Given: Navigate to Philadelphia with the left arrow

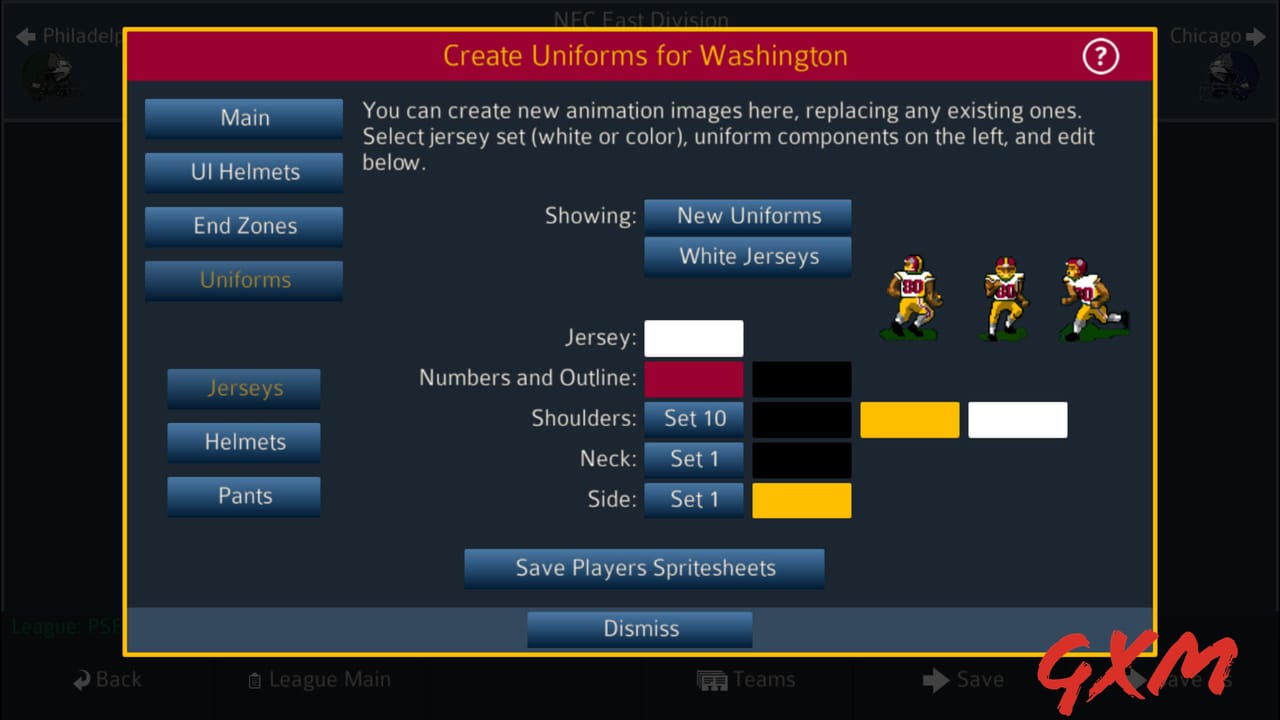Looking at the screenshot, I should point(24,36).
